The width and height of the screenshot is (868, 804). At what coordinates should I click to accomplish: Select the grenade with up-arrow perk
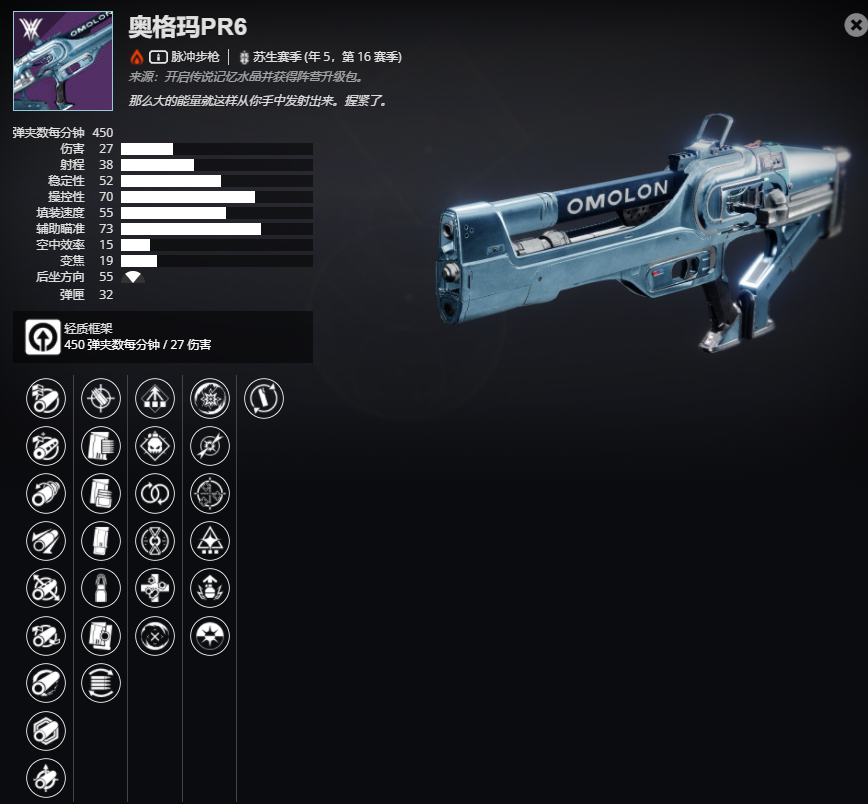(210, 589)
